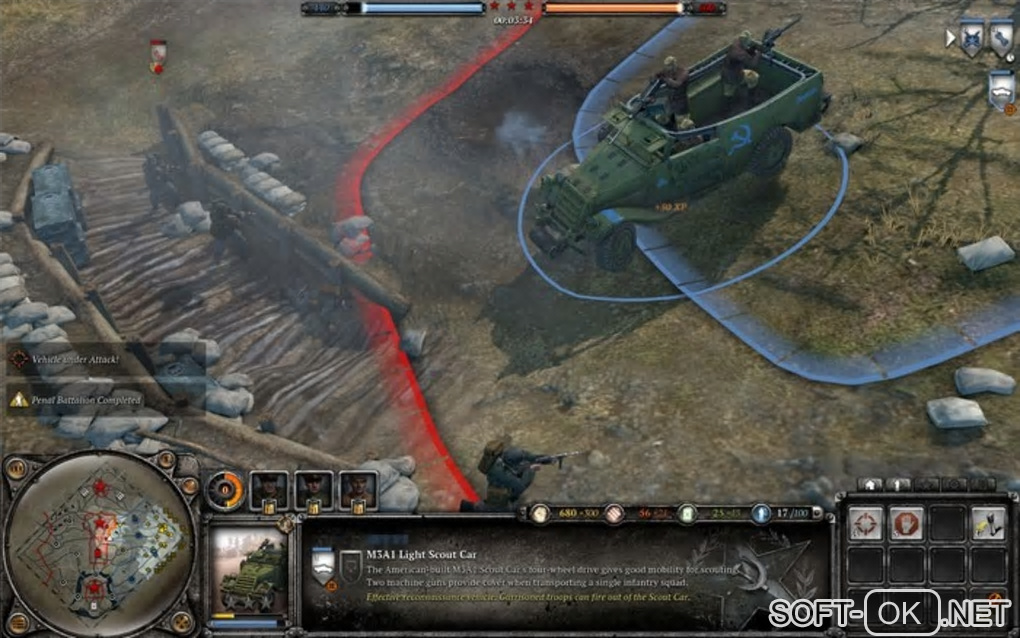The image size is (1020, 638).
Task: Activate the stop hand command
Action: tap(905, 523)
